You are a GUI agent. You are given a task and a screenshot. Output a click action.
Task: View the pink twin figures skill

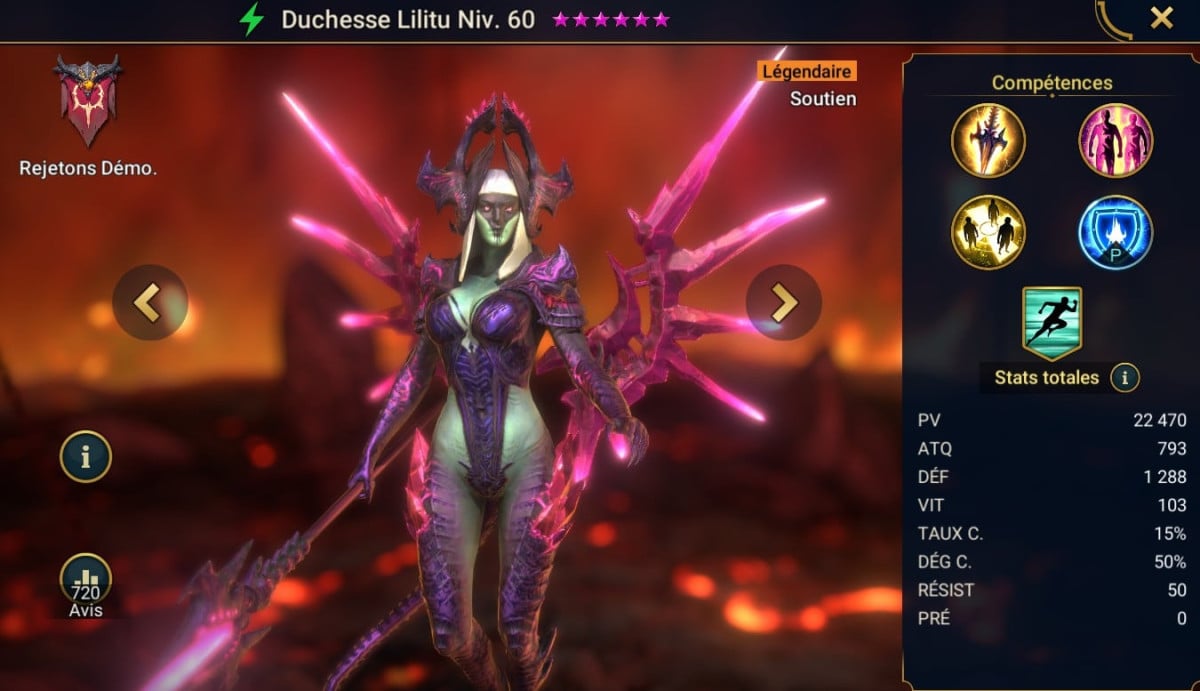[1115, 140]
